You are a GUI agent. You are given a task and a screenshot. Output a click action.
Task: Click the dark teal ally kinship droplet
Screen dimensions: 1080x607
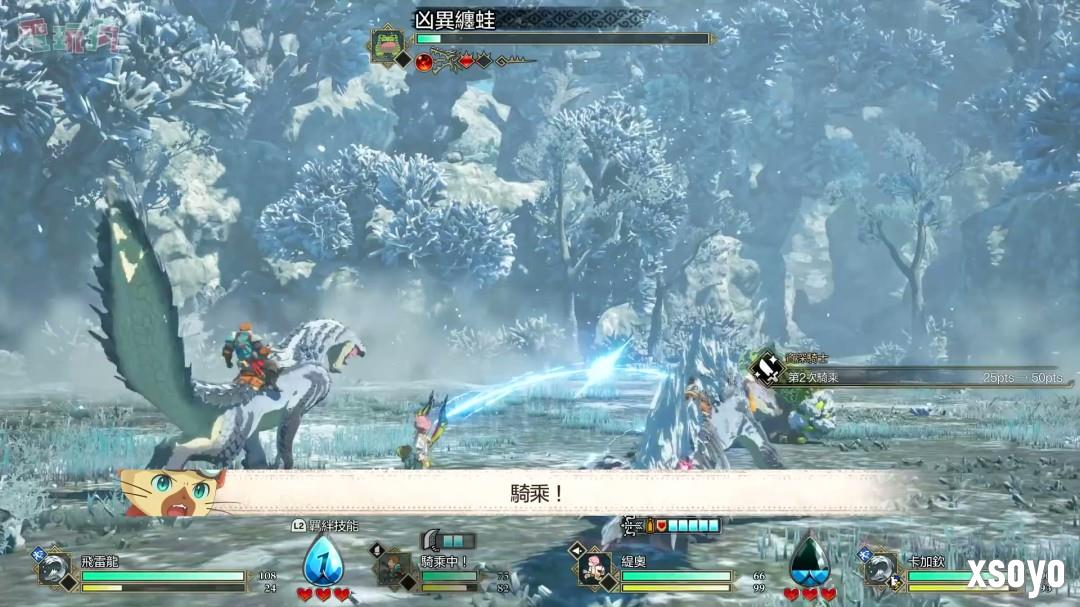809,562
